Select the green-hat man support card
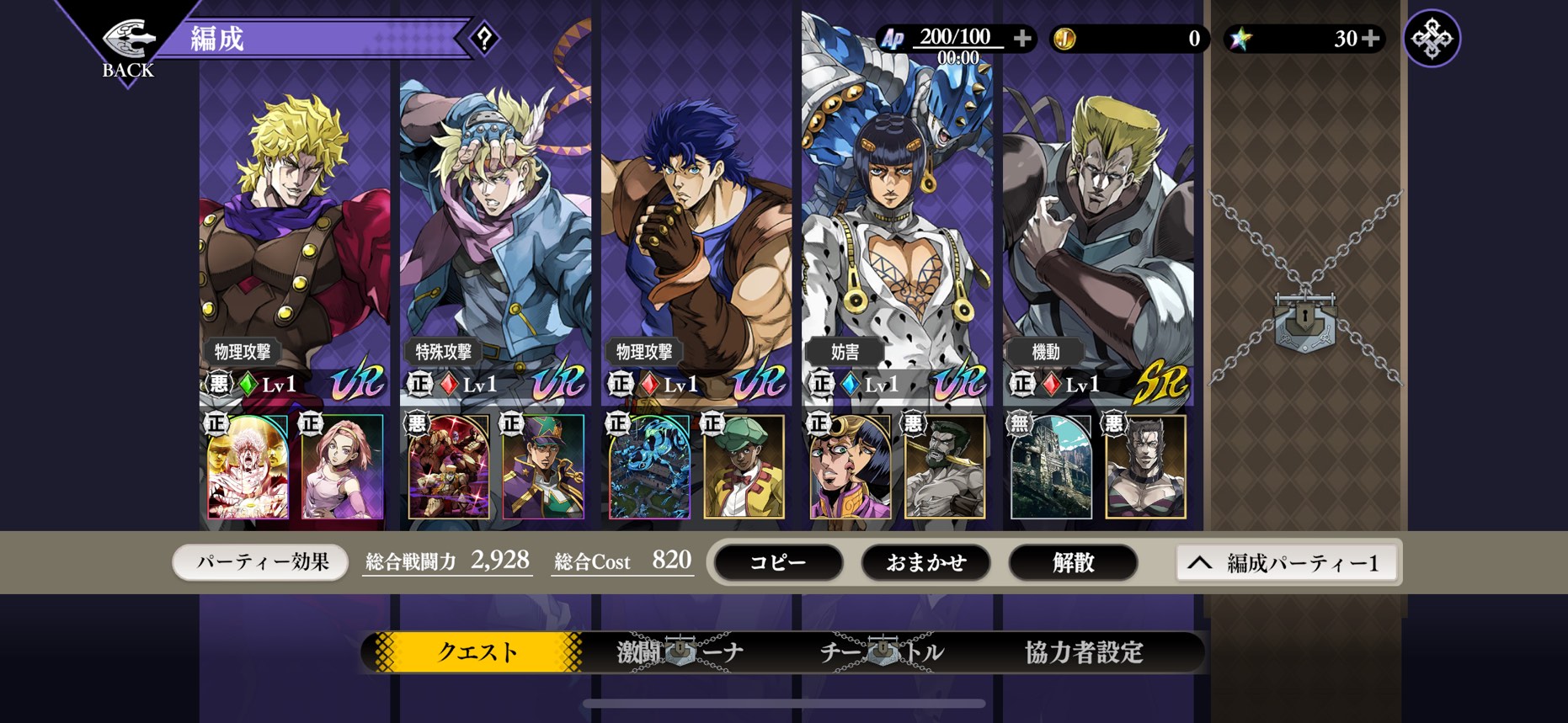 (x=744, y=466)
